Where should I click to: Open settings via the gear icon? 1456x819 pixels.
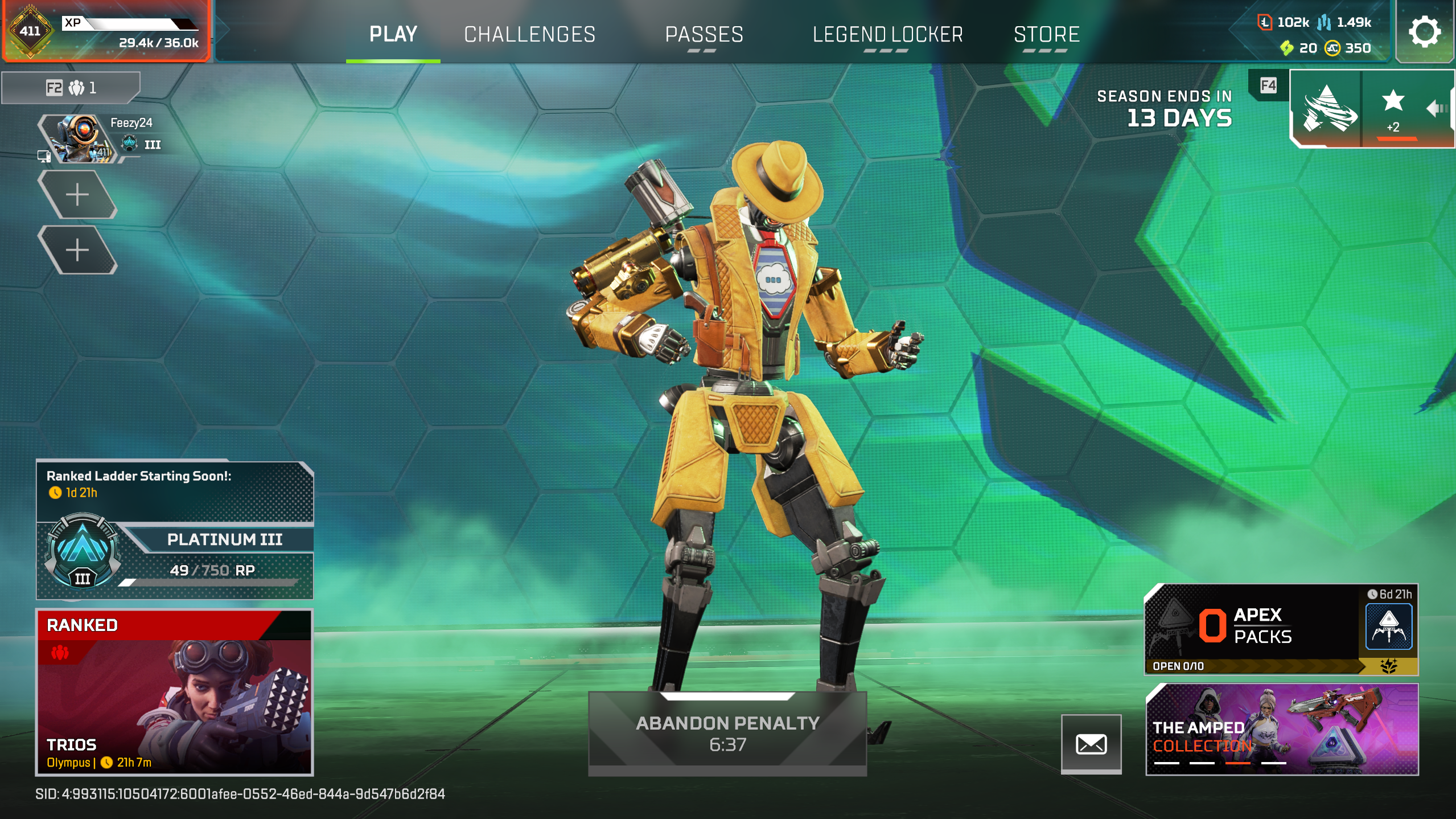[x=1424, y=32]
